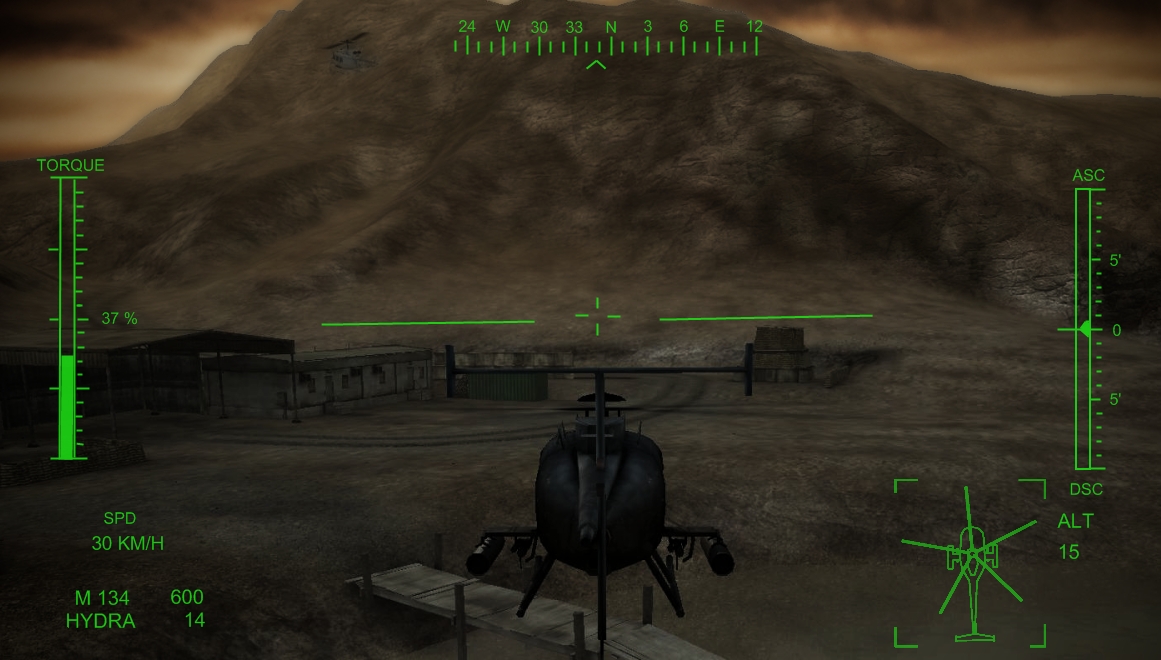The width and height of the screenshot is (1161, 660).
Task: Click the ASC/DSC vertical speed gauge
Action: click(1083, 329)
